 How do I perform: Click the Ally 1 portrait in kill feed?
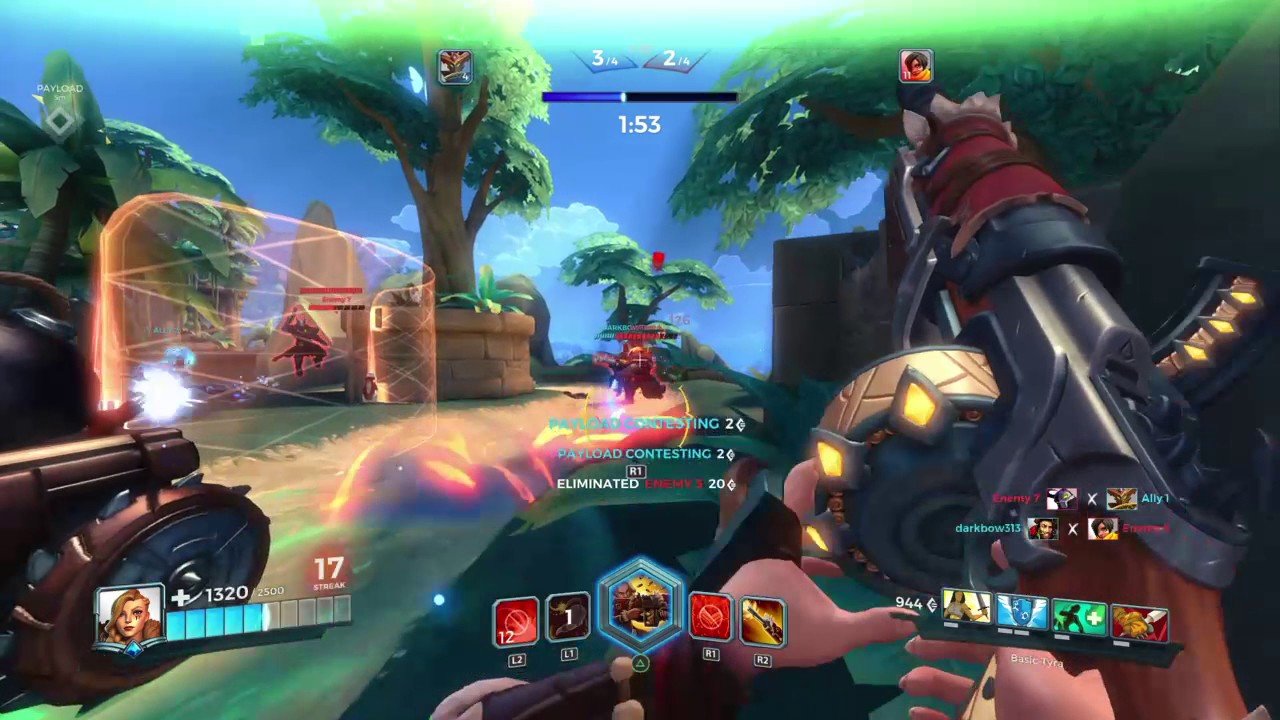pyautogui.click(x=1121, y=499)
